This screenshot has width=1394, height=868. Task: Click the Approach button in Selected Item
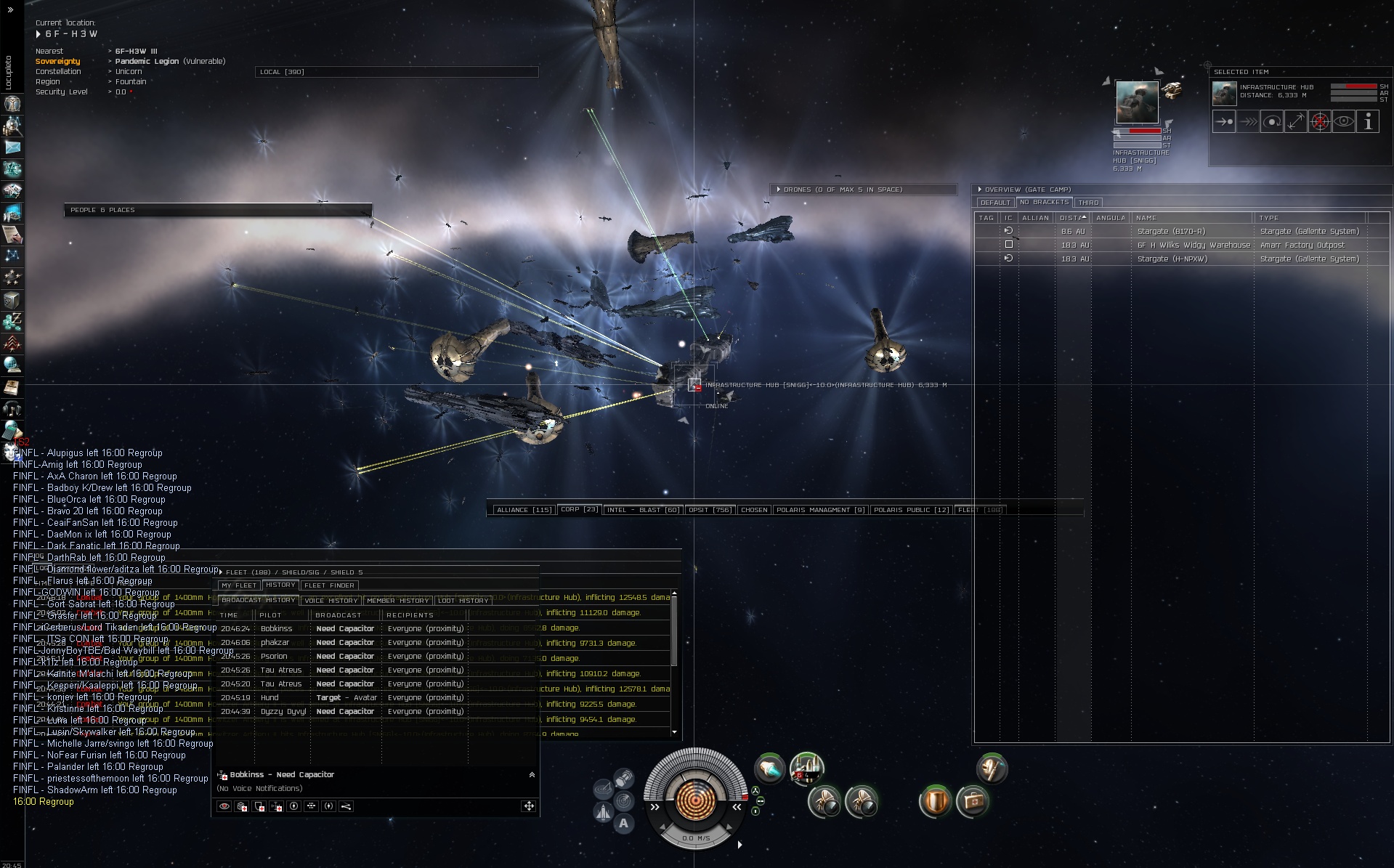point(1224,122)
